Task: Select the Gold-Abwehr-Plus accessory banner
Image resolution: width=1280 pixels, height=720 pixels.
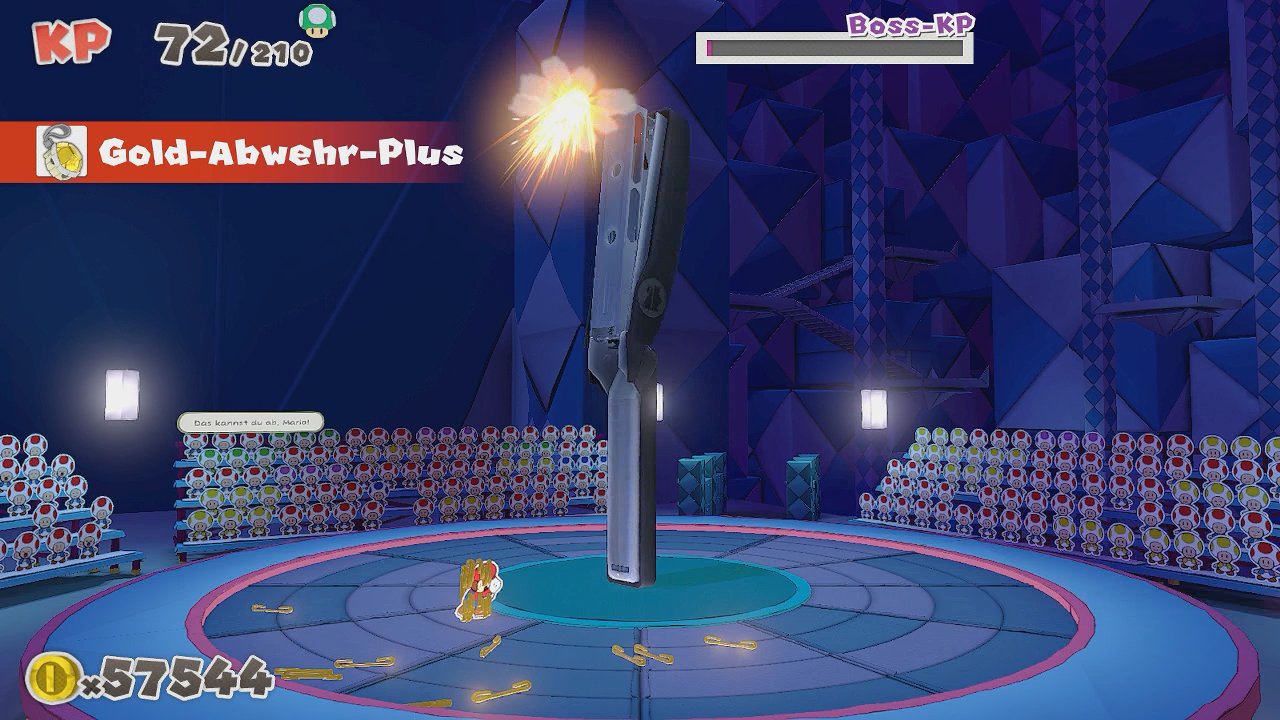Action: click(x=250, y=153)
